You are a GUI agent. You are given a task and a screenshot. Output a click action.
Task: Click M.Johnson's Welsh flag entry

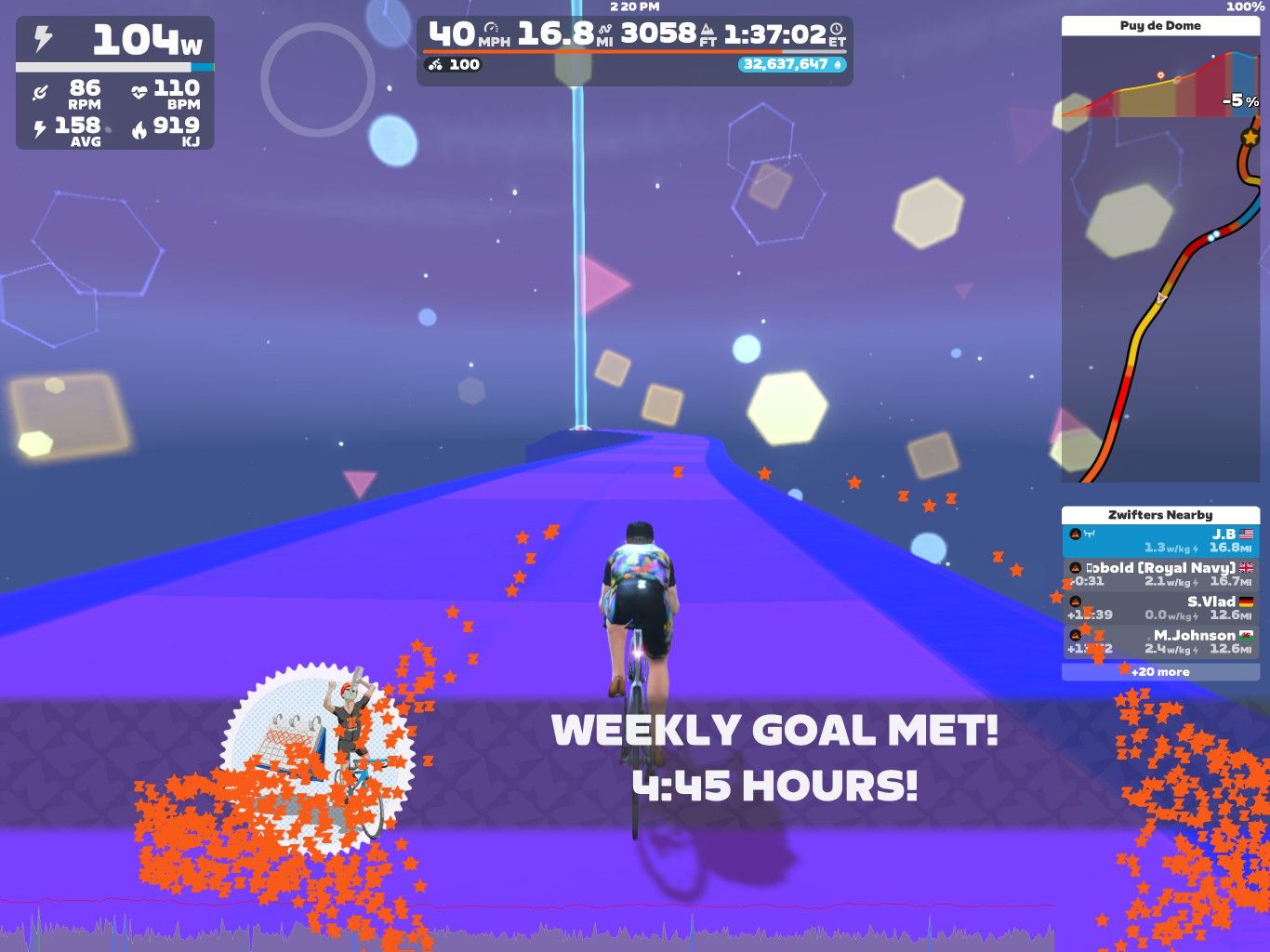[1159, 641]
